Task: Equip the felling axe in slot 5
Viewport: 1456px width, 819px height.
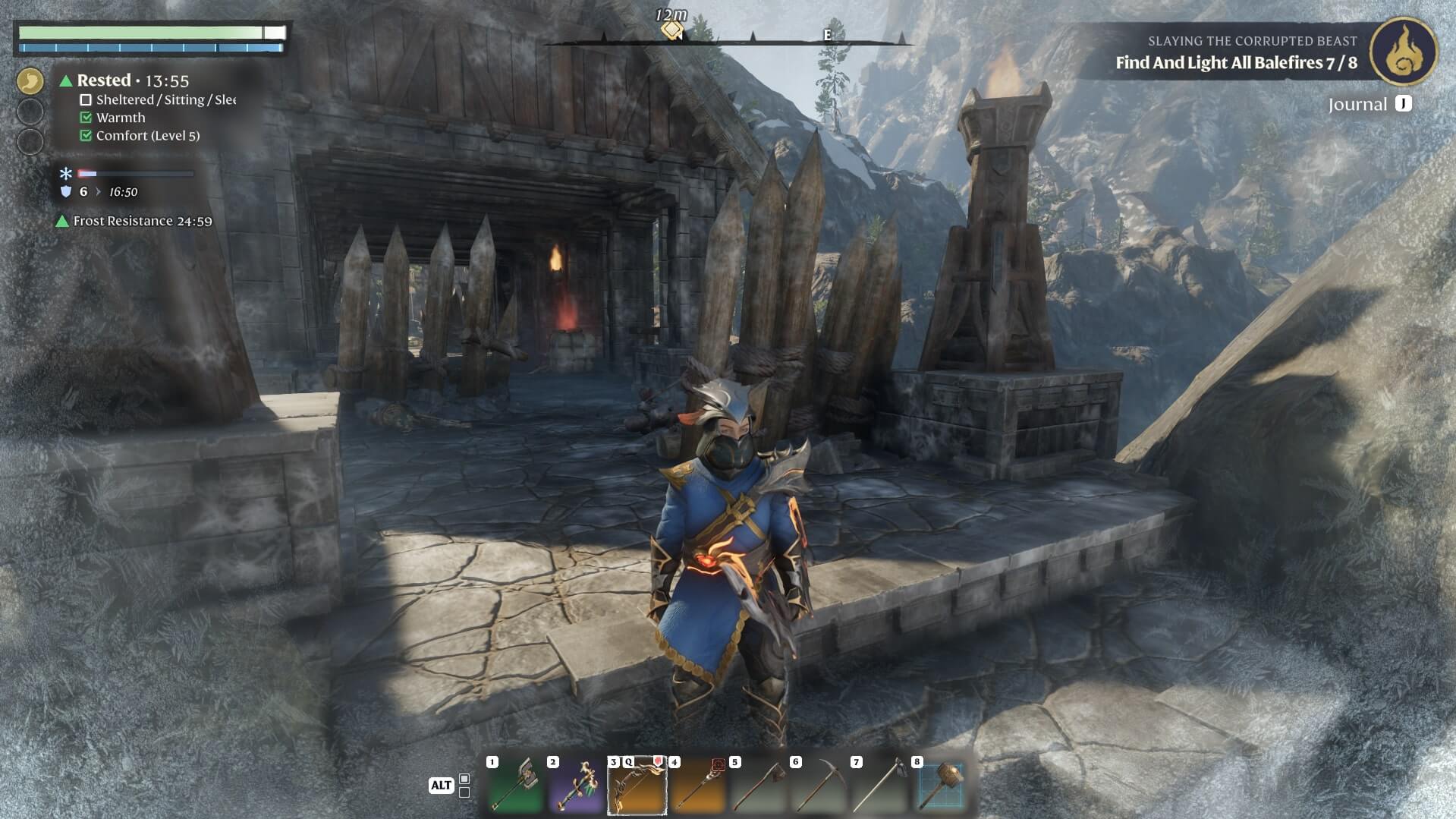Action: tap(758, 785)
